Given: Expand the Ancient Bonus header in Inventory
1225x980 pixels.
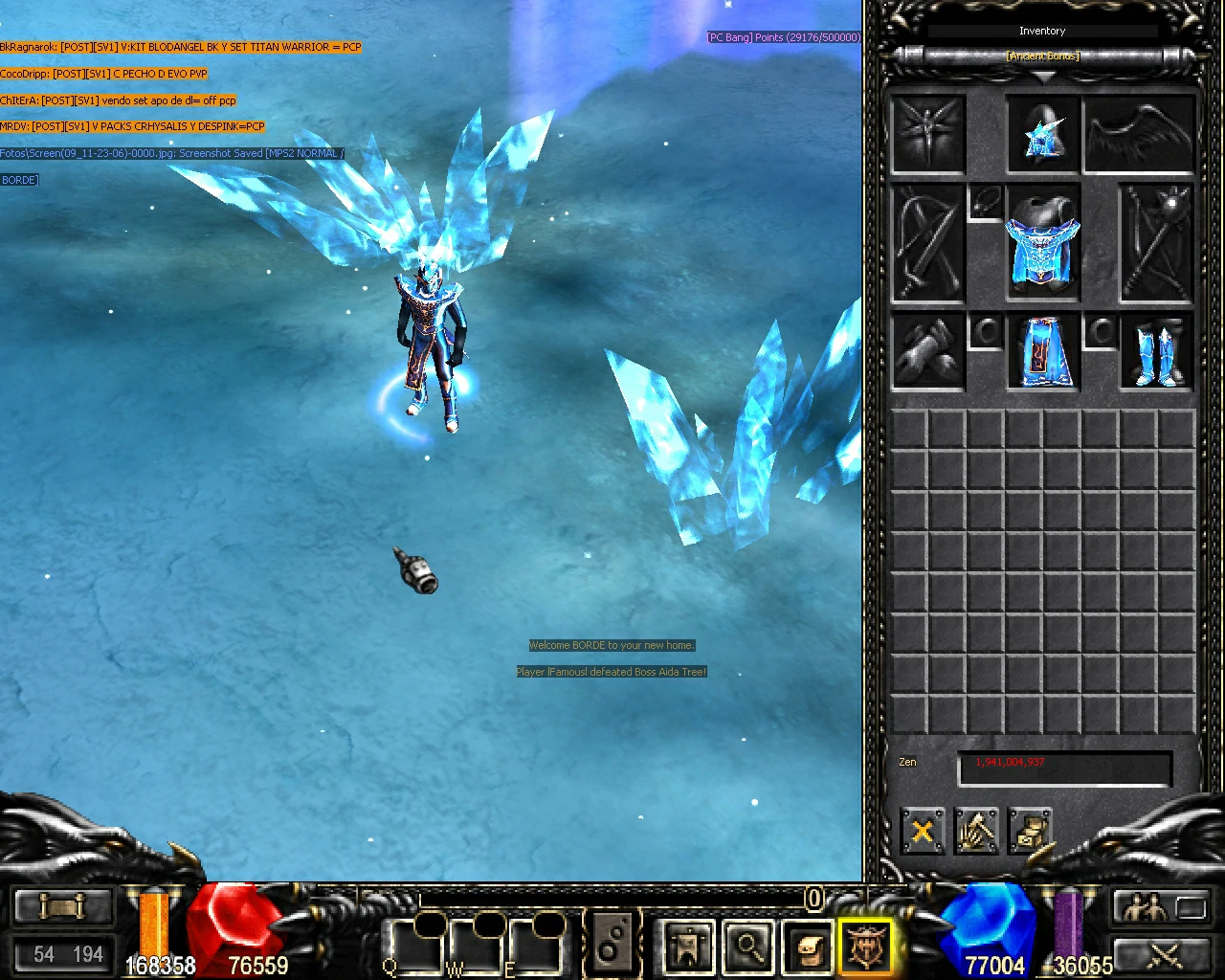Looking at the screenshot, I should (1042, 56).
